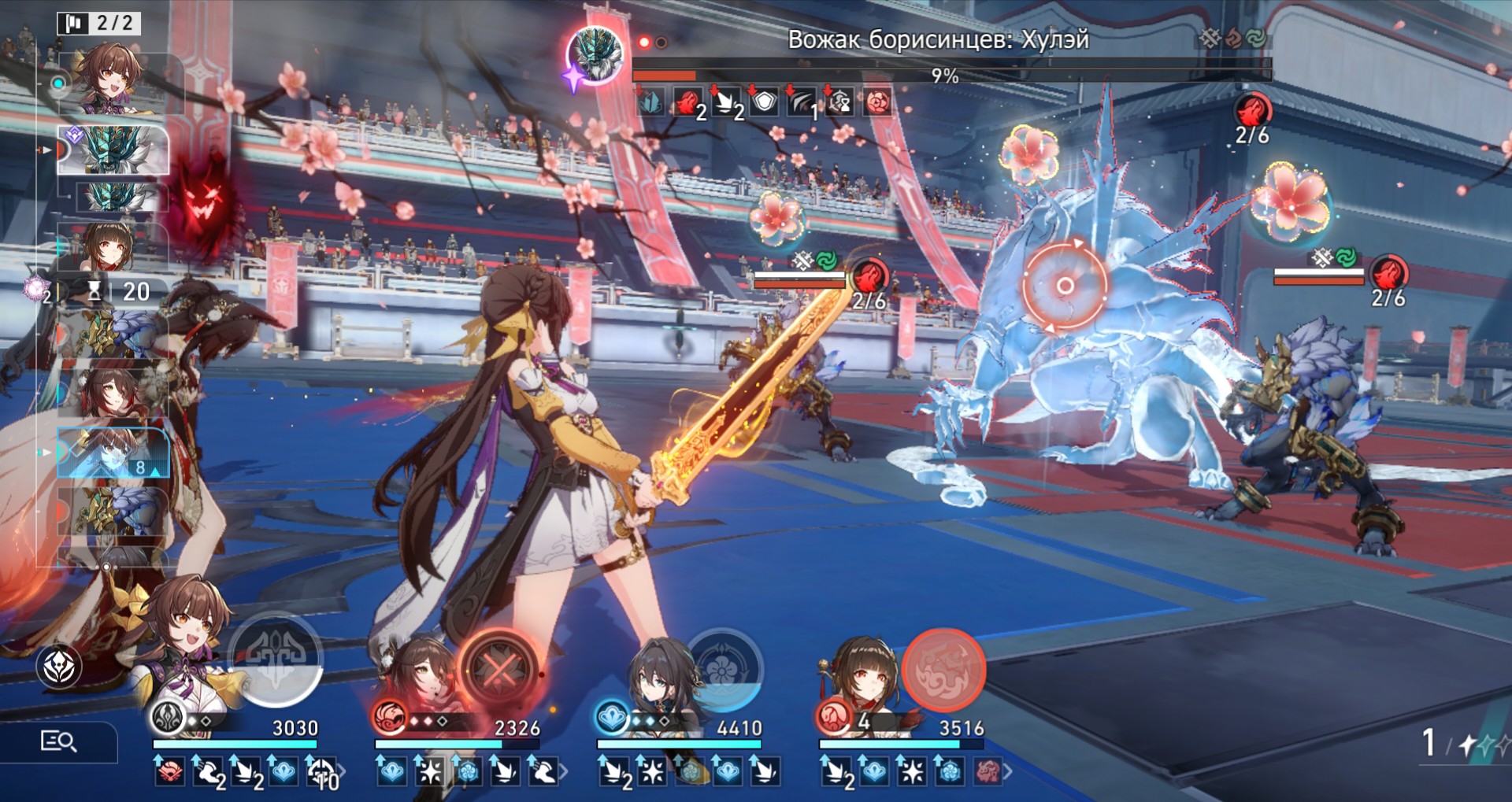Trigger the red crossed-swords ultimate button
The width and height of the screenshot is (1512, 802).
pyautogui.click(x=498, y=671)
